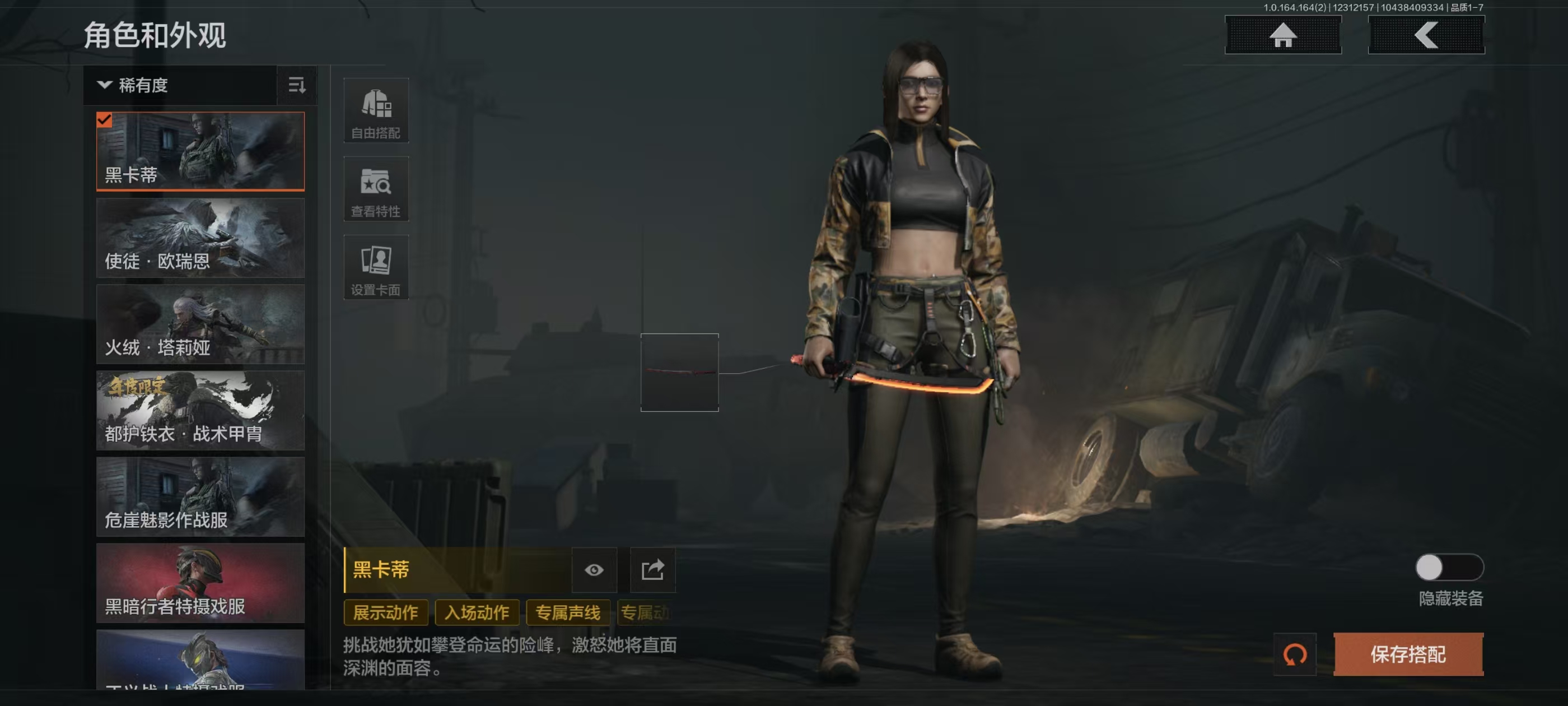1568x706 pixels.
Task: Show the 展示动作 tag
Action: (385, 612)
